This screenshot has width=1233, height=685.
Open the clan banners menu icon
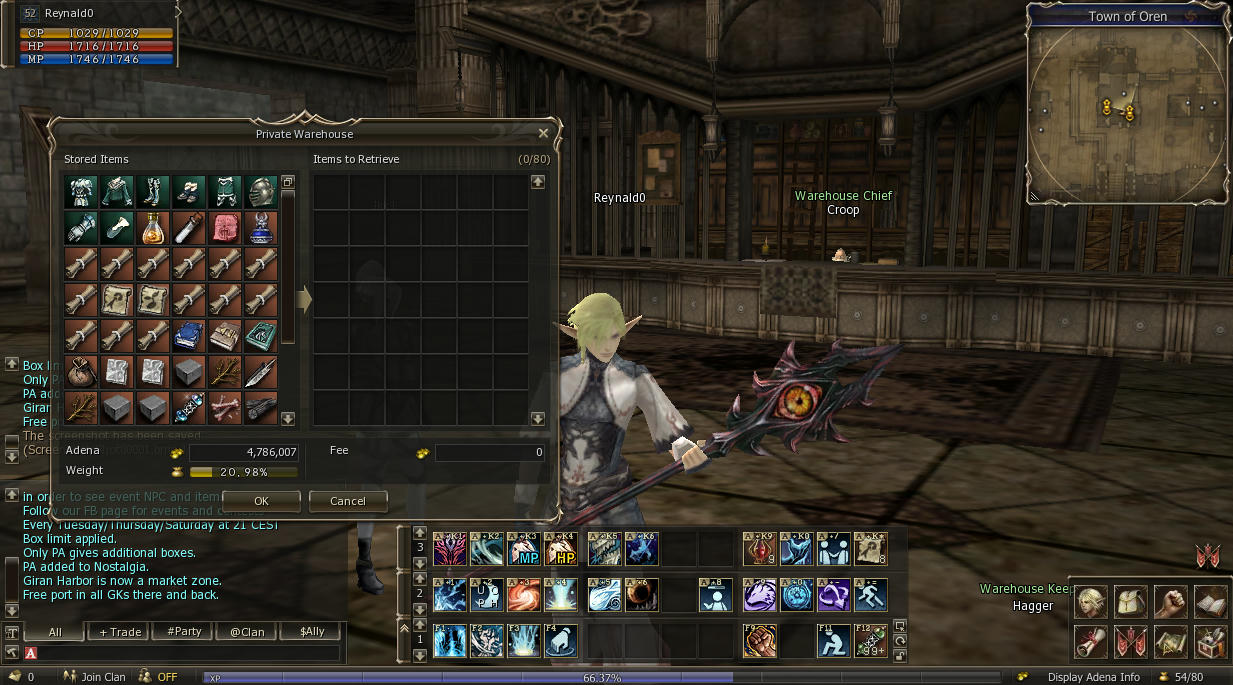coord(1131,641)
